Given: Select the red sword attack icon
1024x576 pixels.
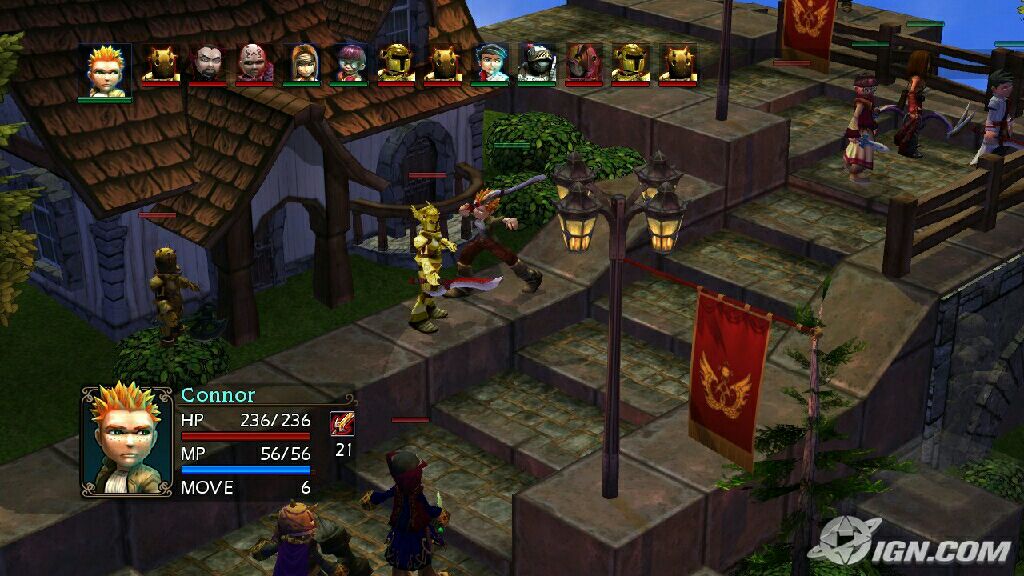Looking at the screenshot, I should (x=342, y=423).
